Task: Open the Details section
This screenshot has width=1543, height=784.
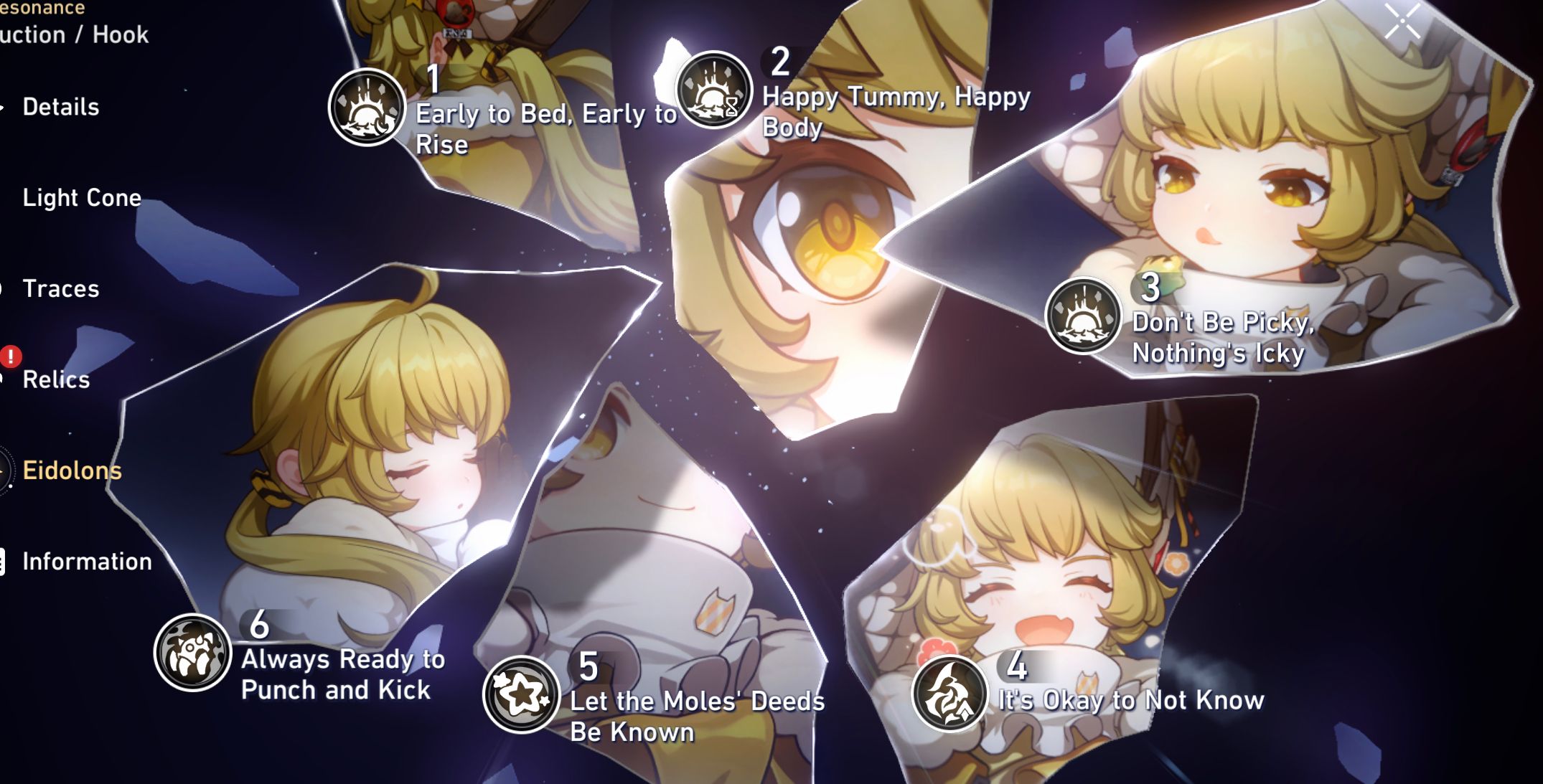Action: click(61, 107)
